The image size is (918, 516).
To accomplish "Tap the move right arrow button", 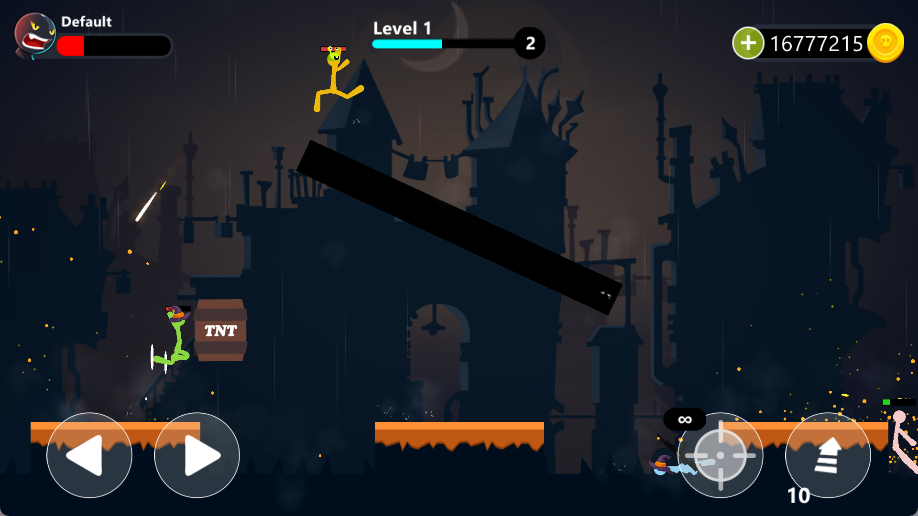I will coord(197,455).
